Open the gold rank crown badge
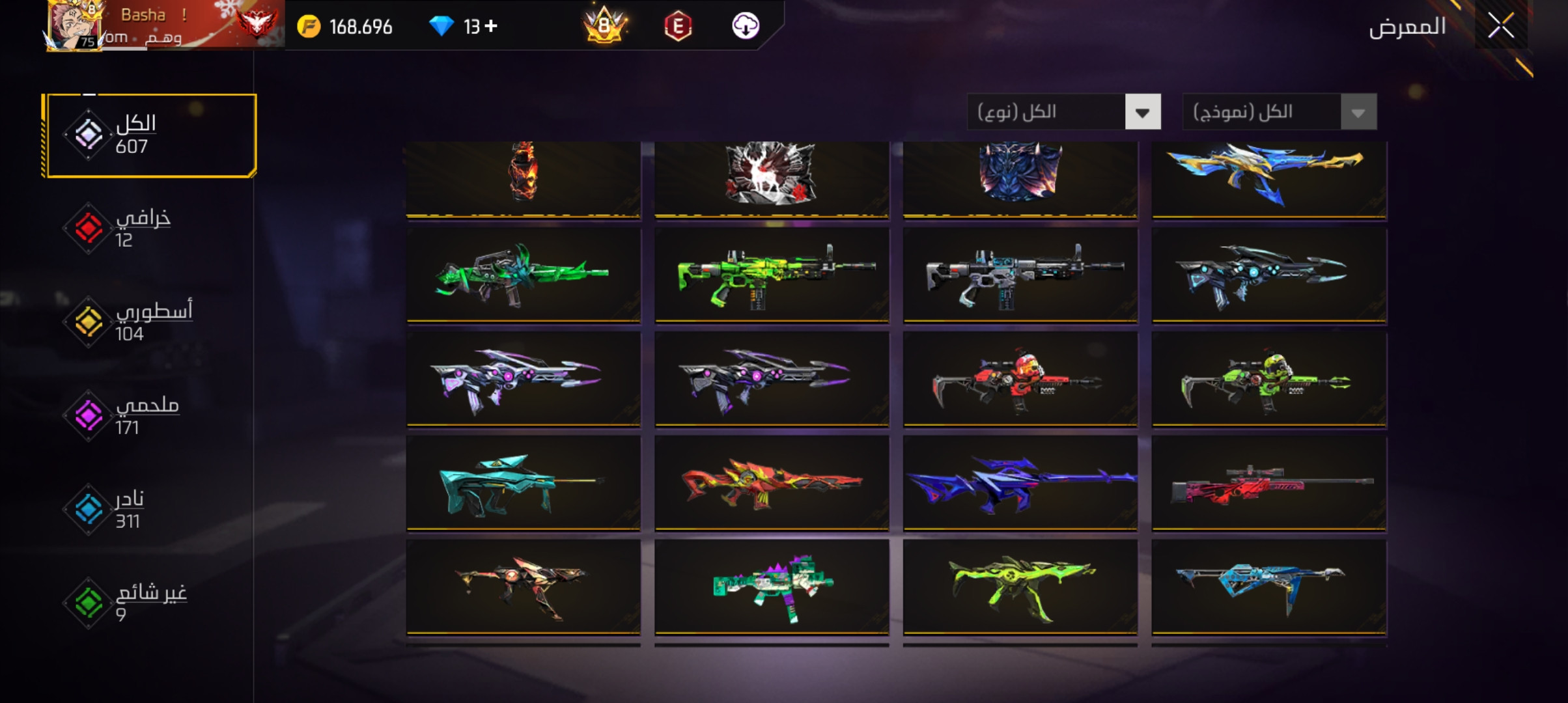1568x703 pixels. tap(605, 26)
